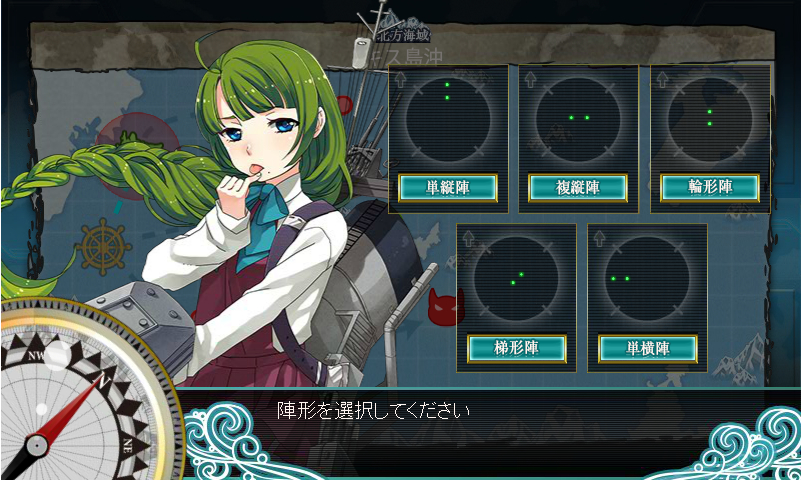Pick the 輪形陣 formation button
The image size is (801, 480).
coord(709,187)
